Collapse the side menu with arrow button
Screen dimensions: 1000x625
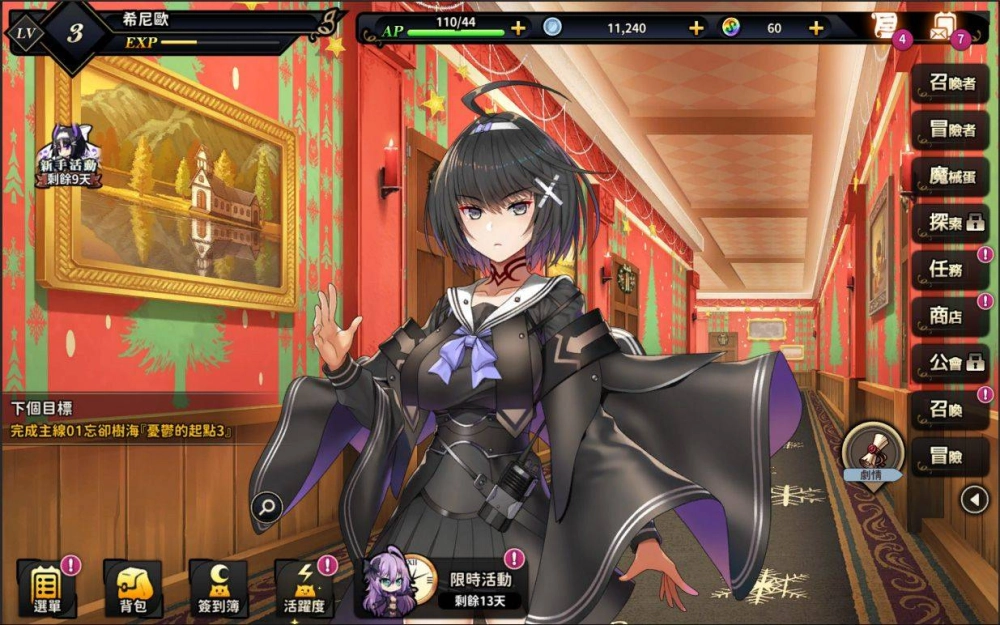[x=974, y=498]
